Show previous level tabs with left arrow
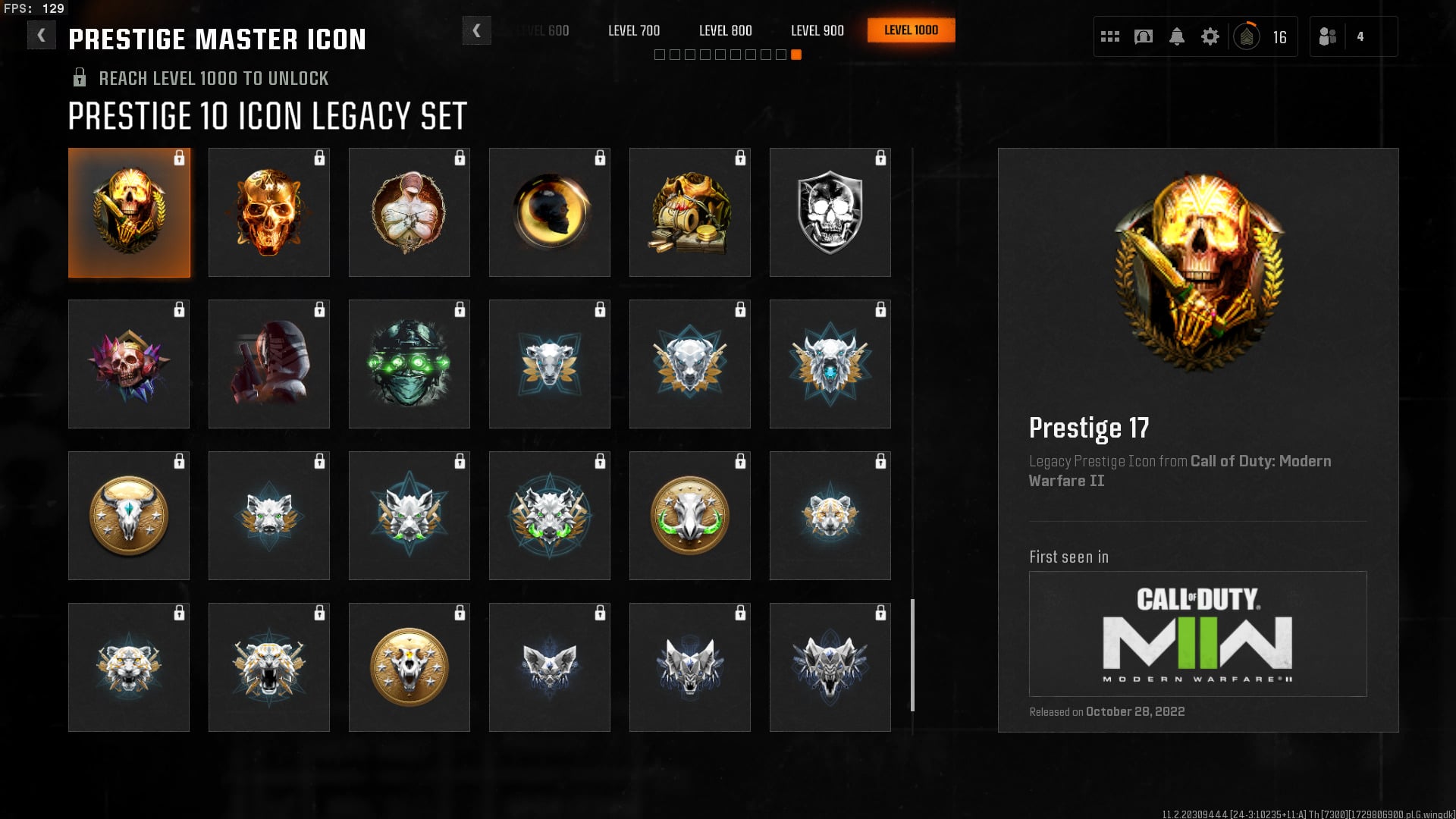The image size is (1456, 819). coord(476,30)
